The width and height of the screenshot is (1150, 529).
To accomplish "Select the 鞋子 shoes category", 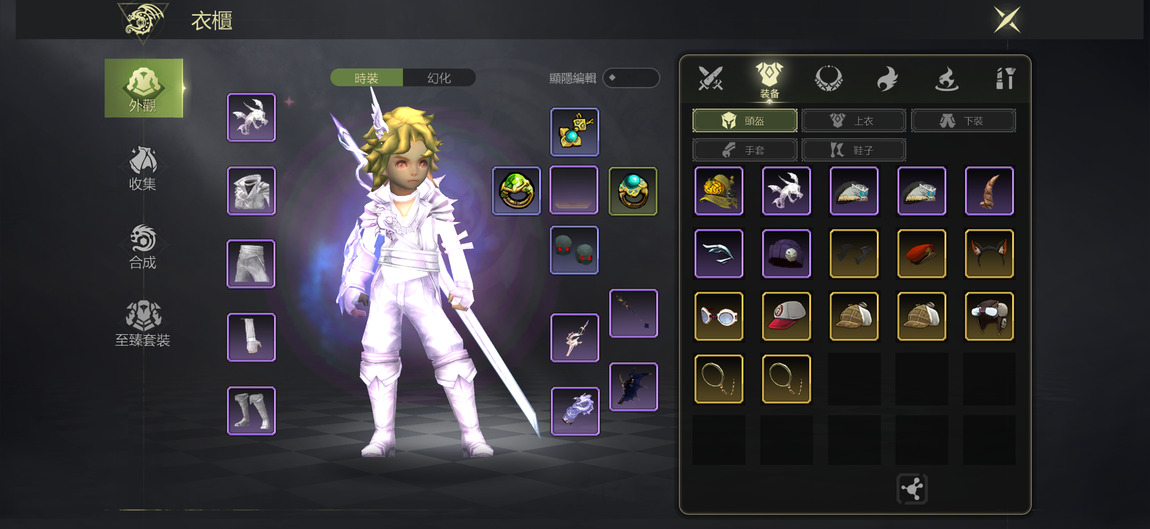I will pos(853,150).
